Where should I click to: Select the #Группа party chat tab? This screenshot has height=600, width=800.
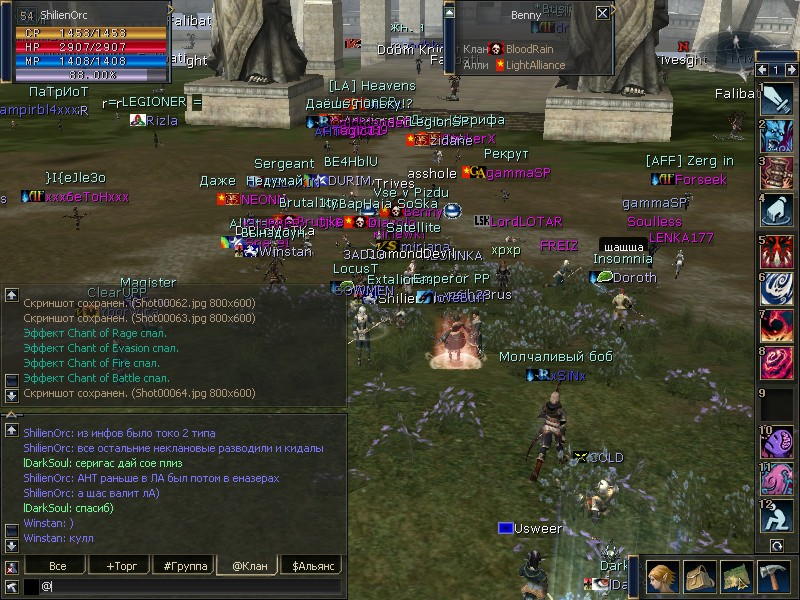(185, 566)
